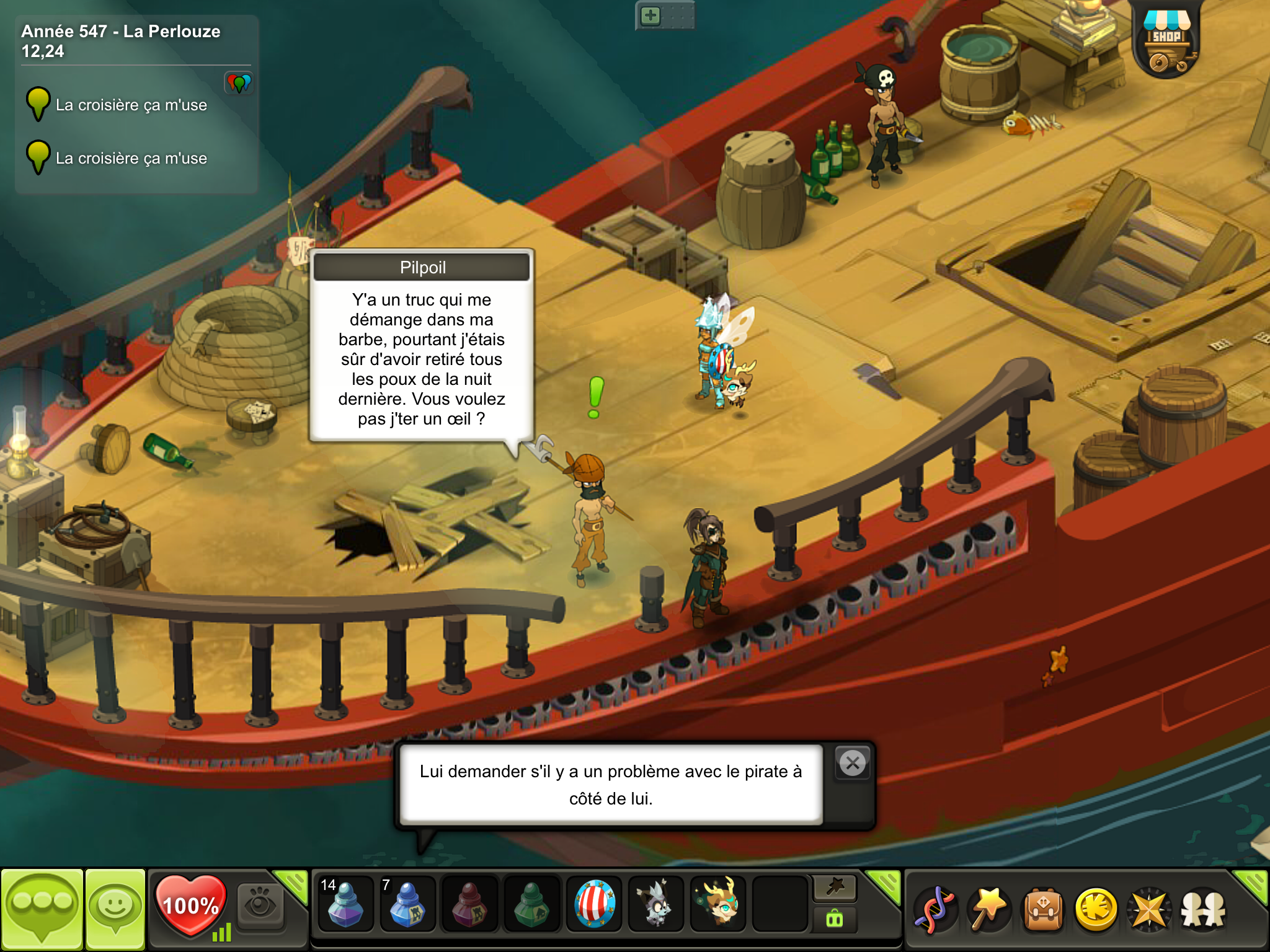This screenshot has width=1270, height=952.
Task: Switch hotbar to the green bag items tab
Action: [x=835, y=920]
